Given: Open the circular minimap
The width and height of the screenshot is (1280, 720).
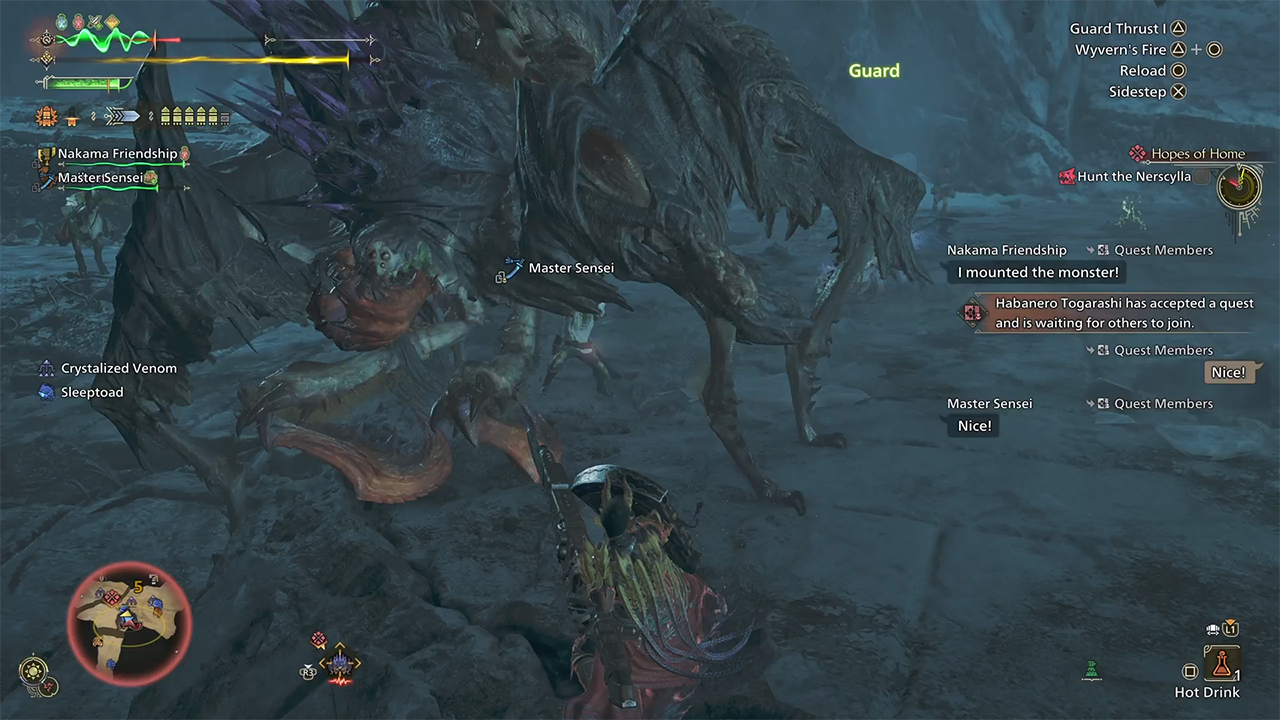Looking at the screenshot, I should [128, 625].
